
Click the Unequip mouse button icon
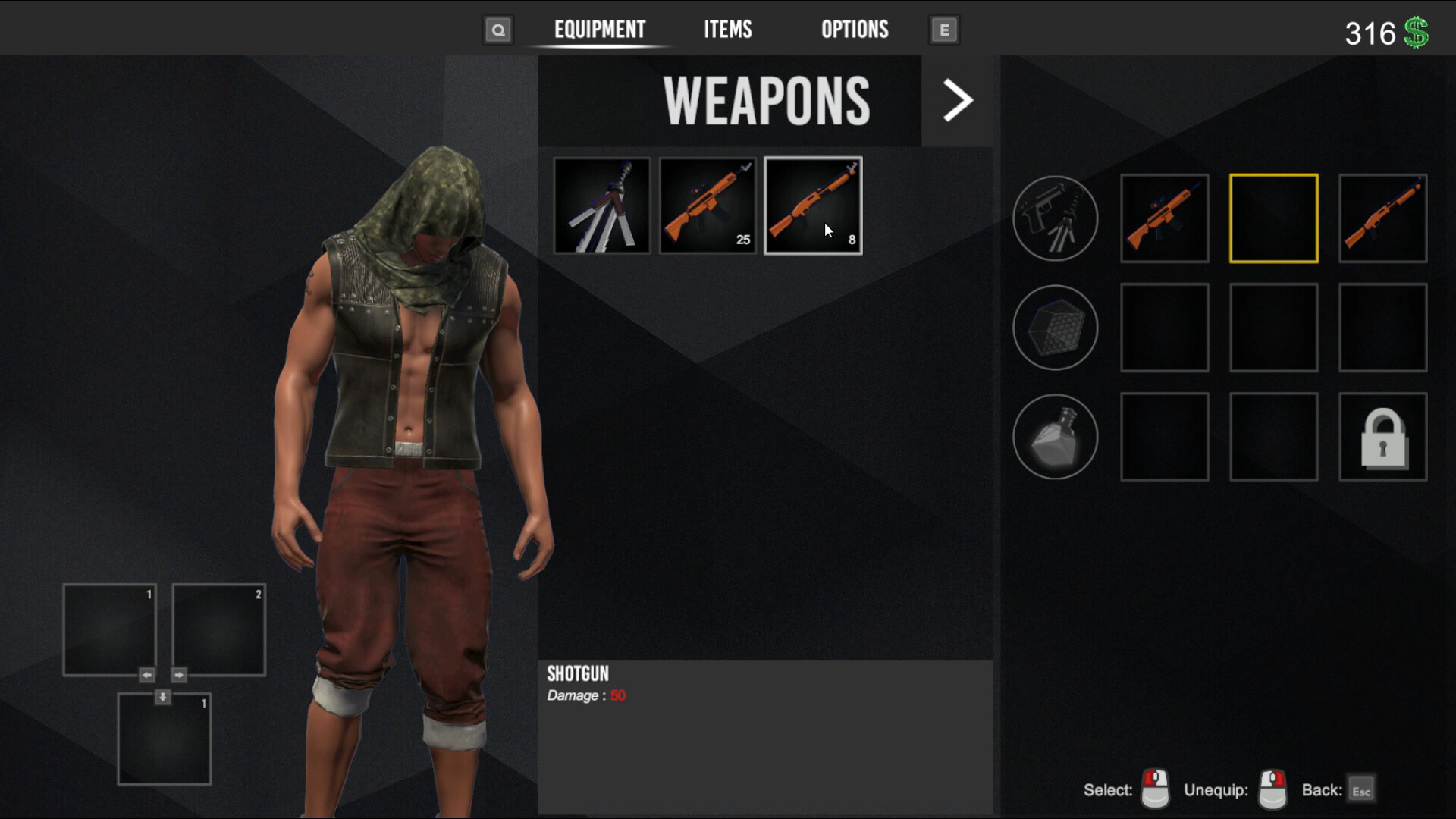tap(1272, 789)
